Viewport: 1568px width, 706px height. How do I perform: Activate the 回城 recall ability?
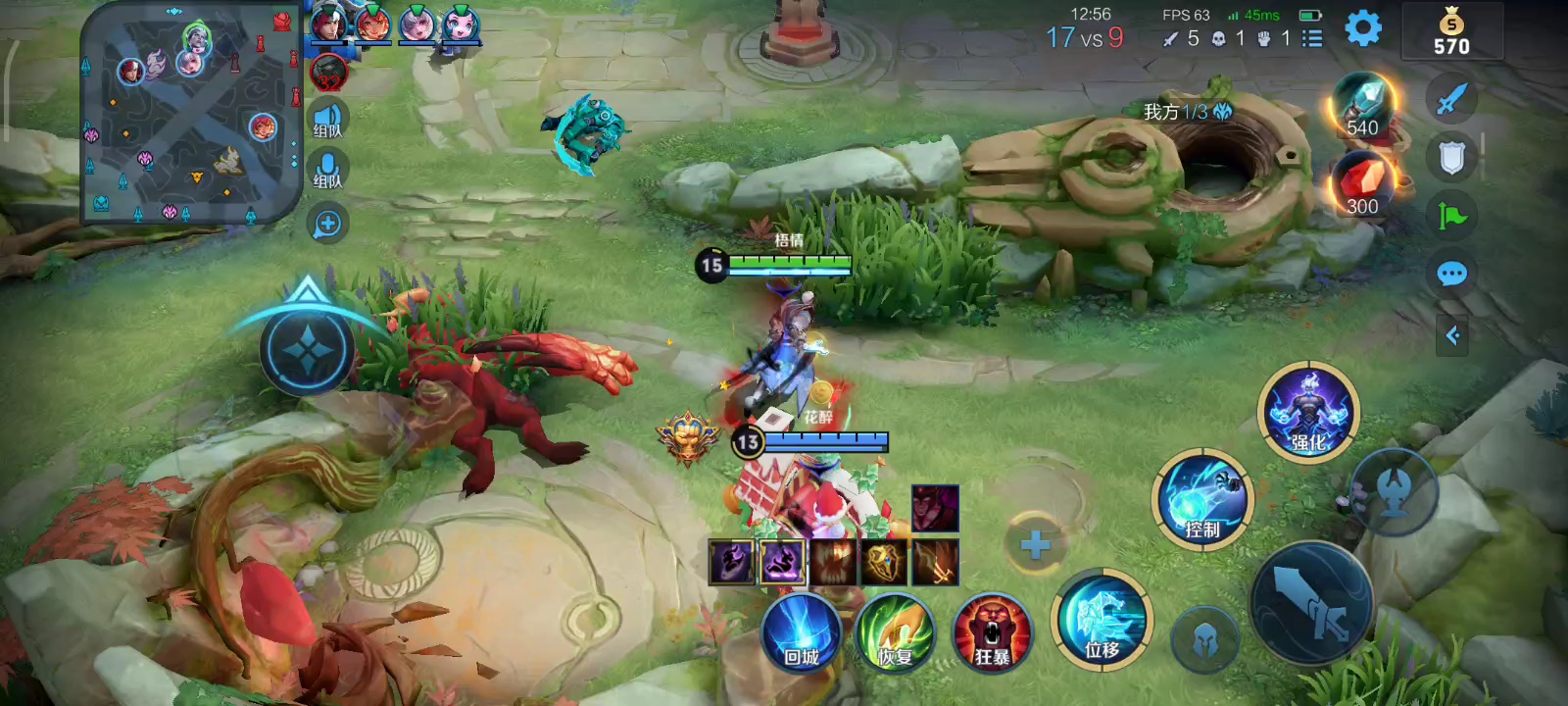tap(802, 632)
